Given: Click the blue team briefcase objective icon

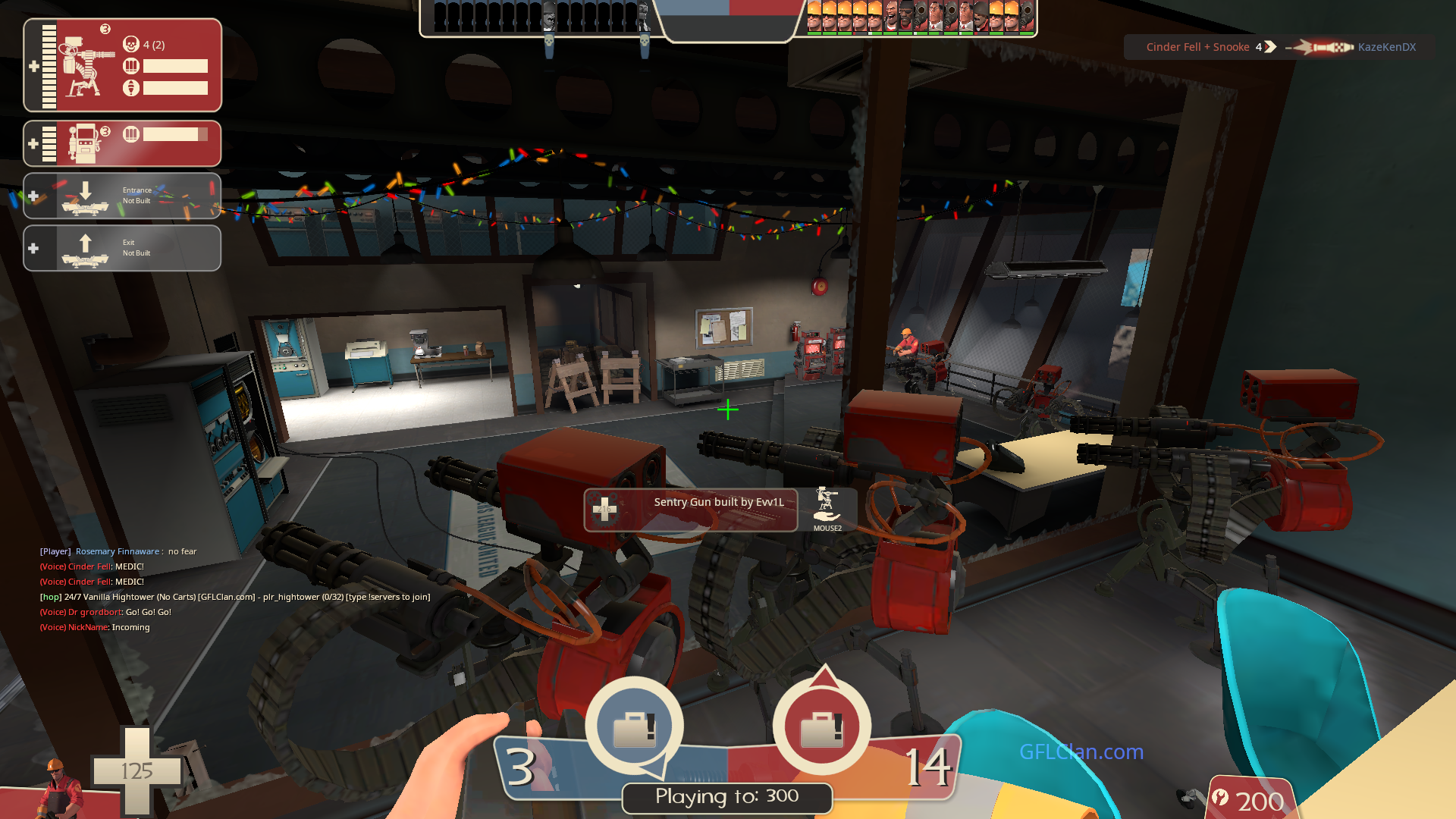Looking at the screenshot, I should pyautogui.click(x=634, y=726).
